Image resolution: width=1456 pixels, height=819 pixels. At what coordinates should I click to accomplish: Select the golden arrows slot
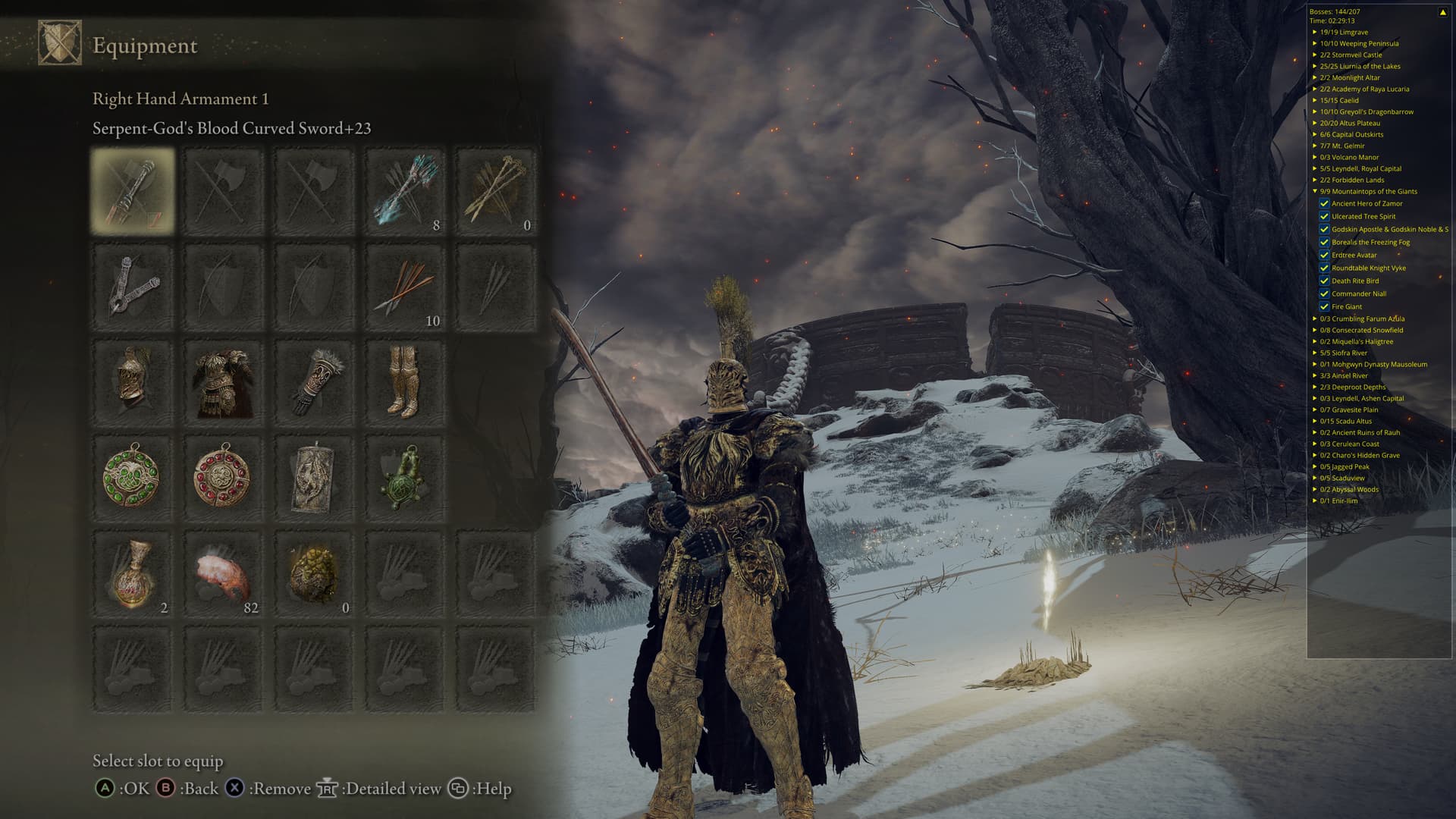495,190
